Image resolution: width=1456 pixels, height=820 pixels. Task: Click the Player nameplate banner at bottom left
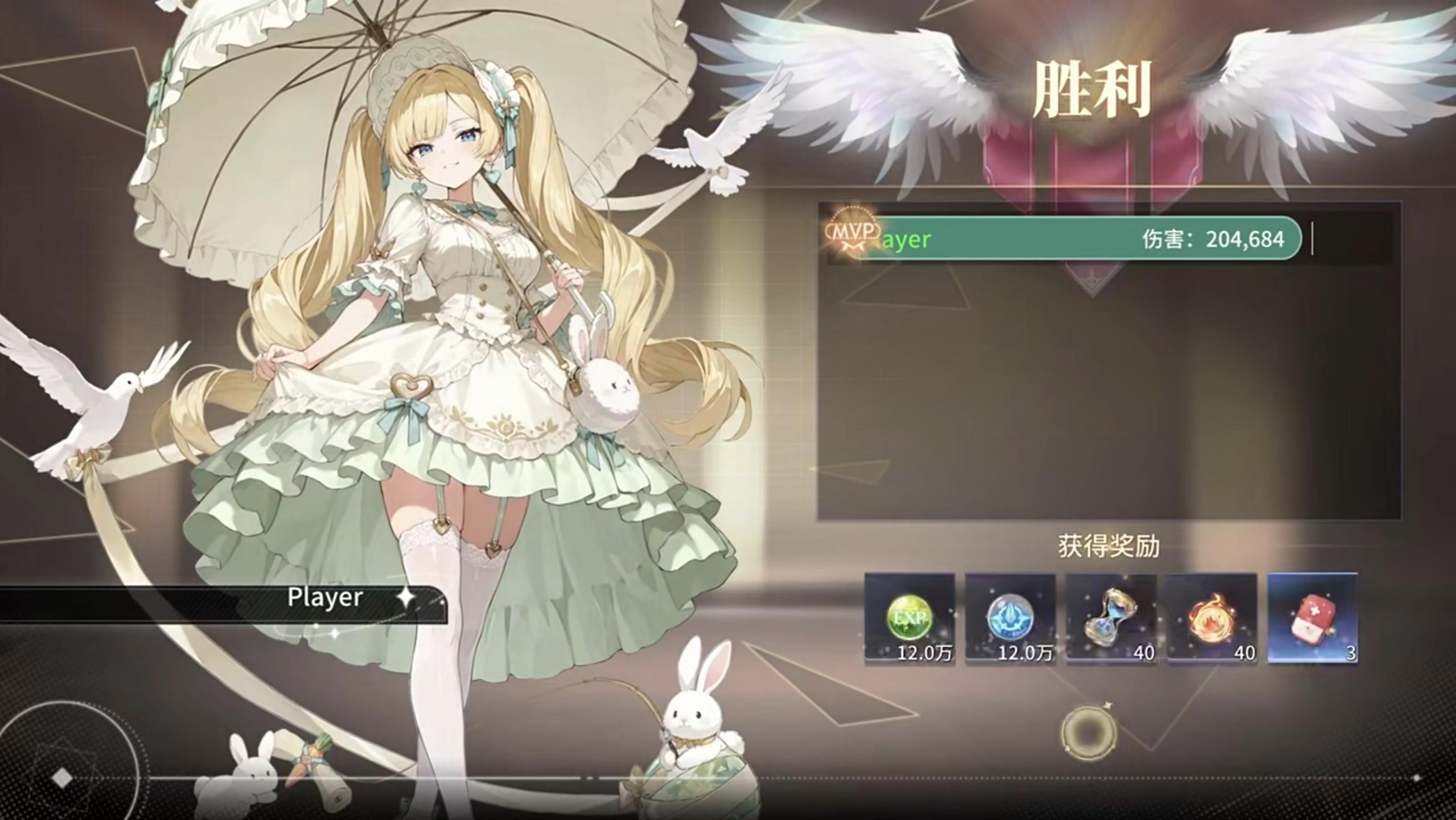324,598
